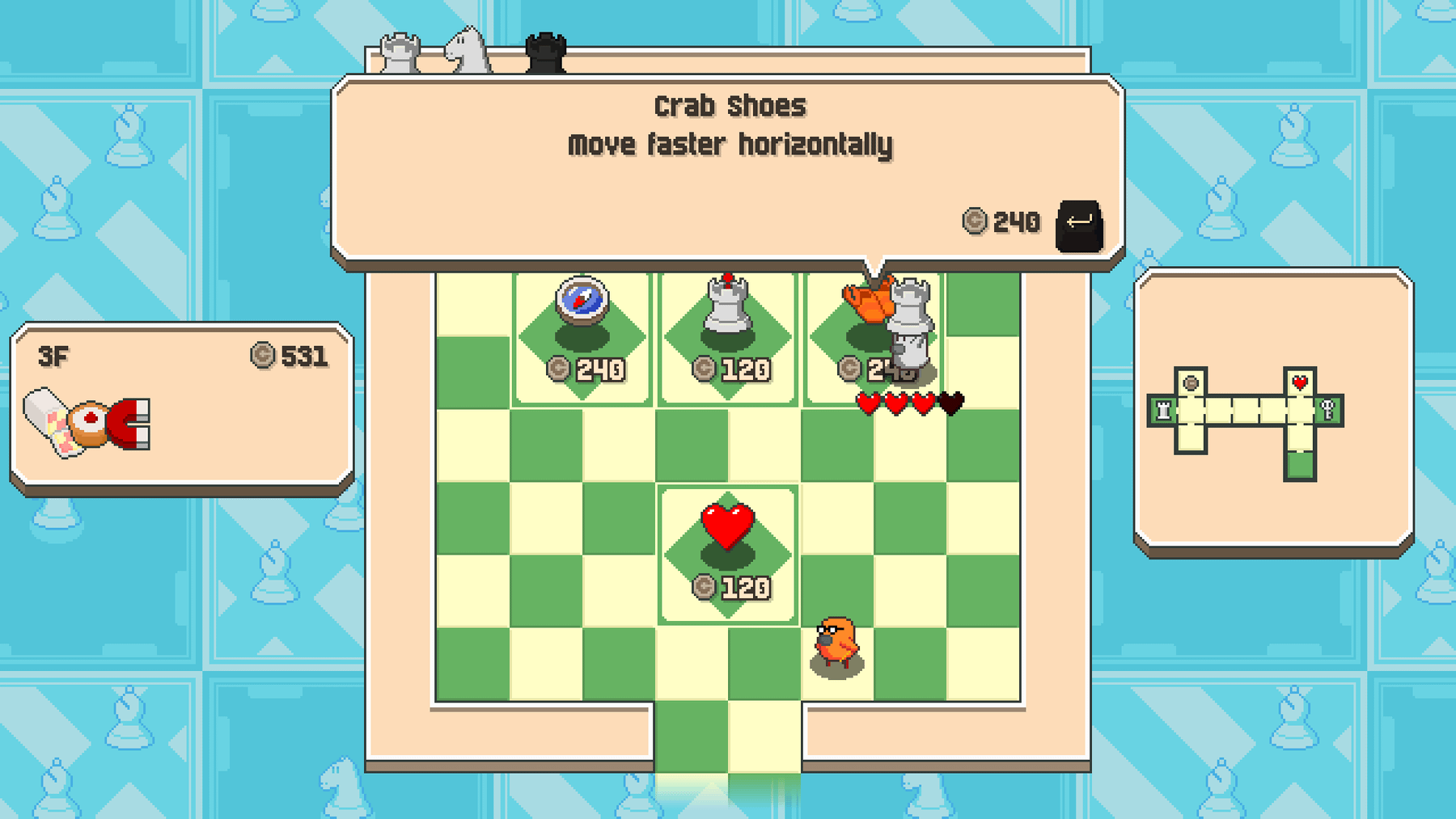Image resolution: width=1456 pixels, height=819 pixels.
Task: Click the 3F floor label
Action: [x=53, y=354]
